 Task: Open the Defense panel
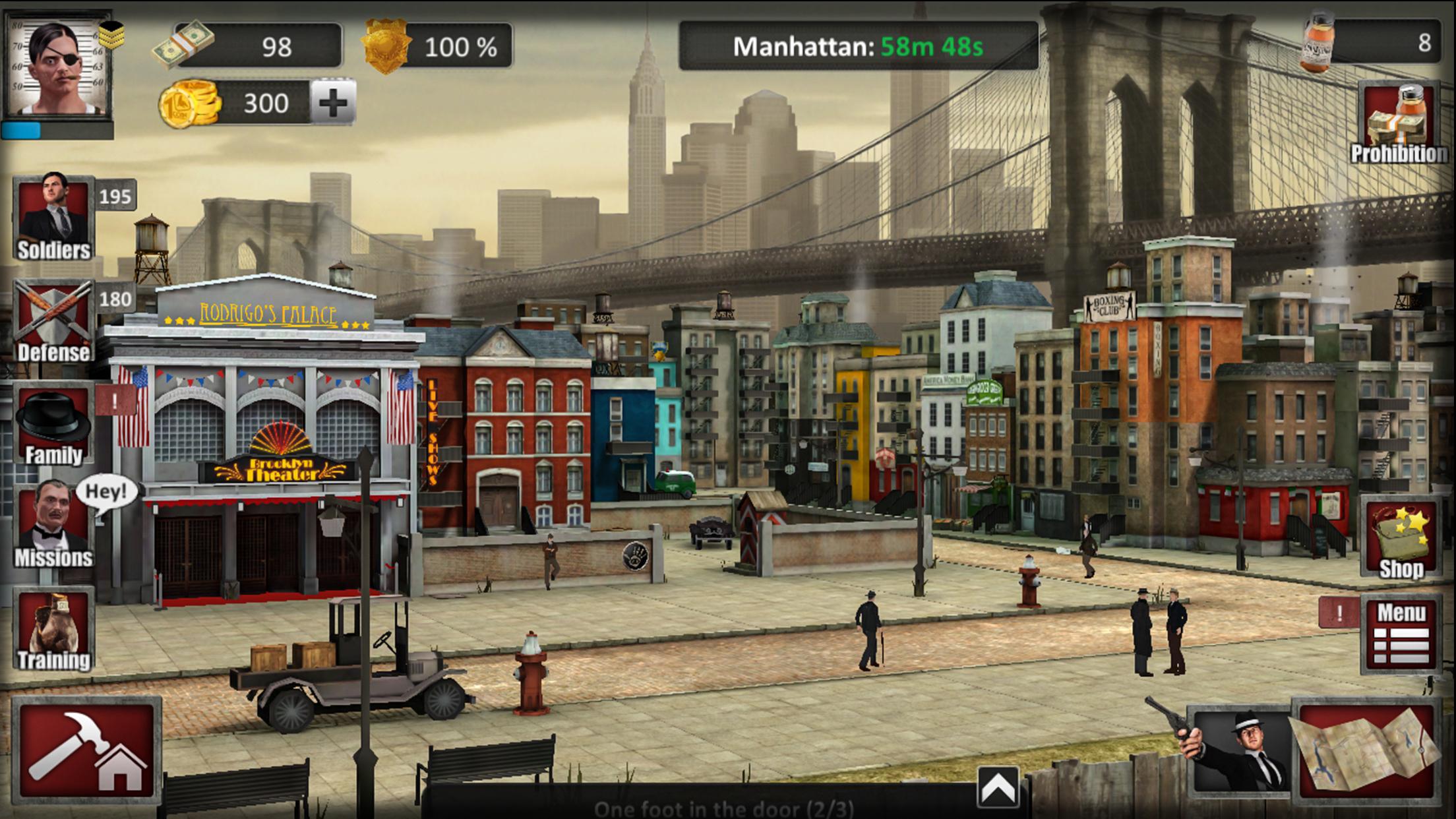(x=53, y=321)
